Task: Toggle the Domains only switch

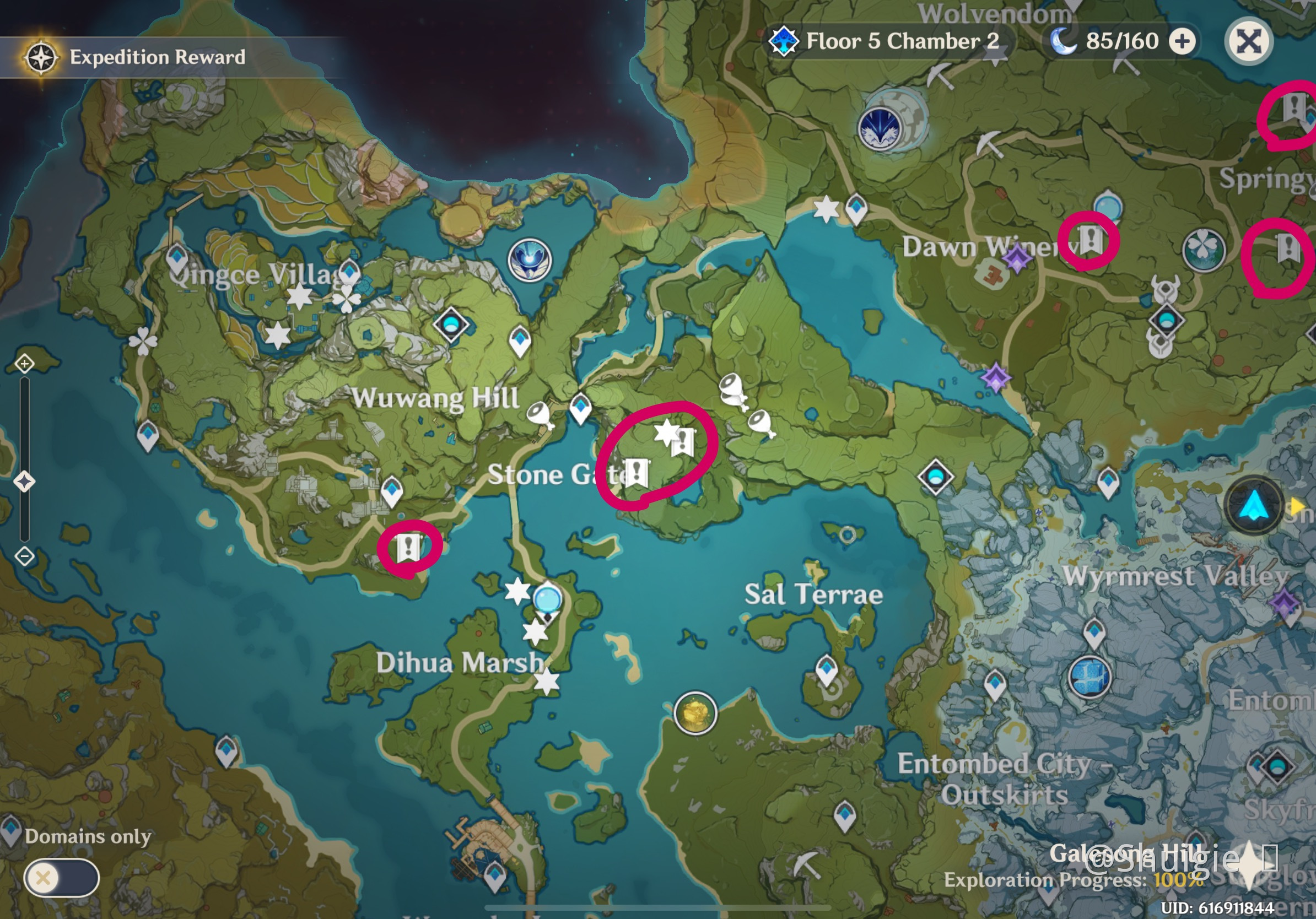Action: coord(61,877)
